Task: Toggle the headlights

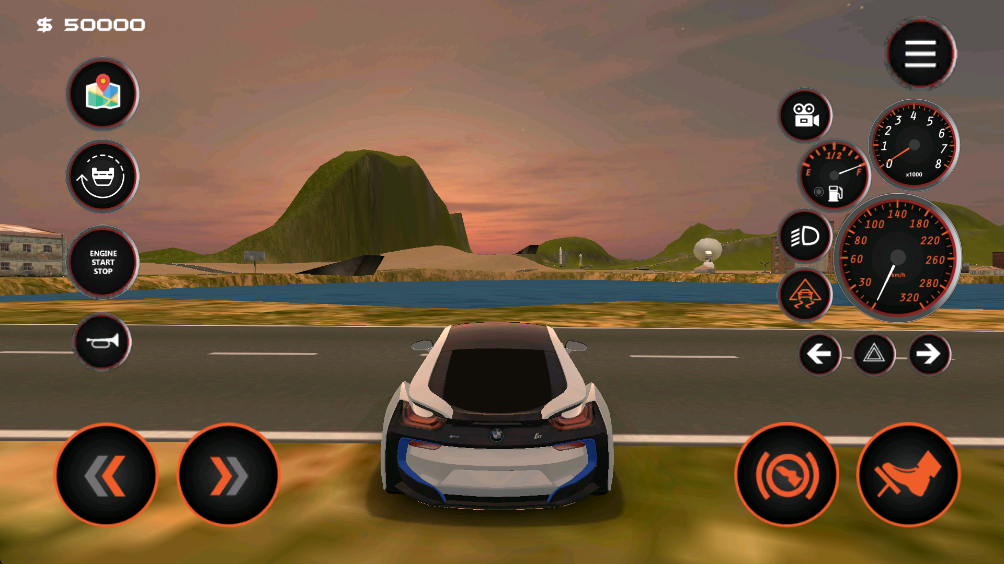Action: 805,237
